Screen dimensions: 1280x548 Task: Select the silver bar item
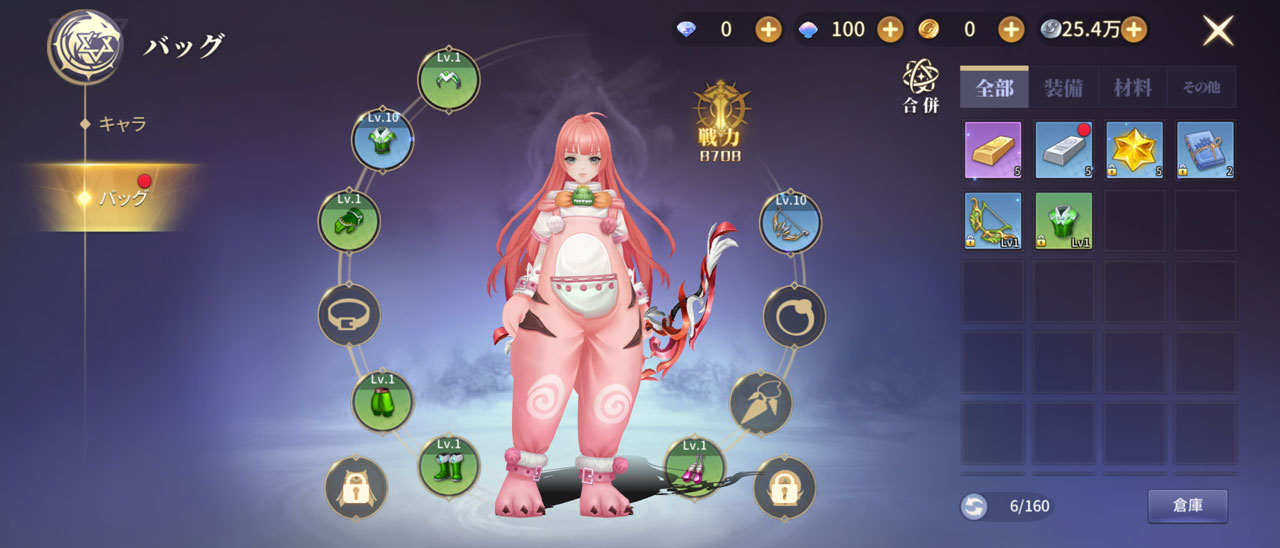click(1064, 150)
